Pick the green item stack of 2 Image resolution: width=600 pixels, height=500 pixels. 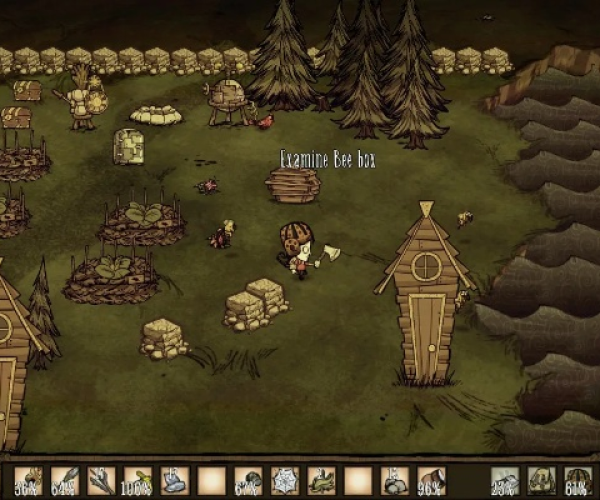(x=321, y=482)
